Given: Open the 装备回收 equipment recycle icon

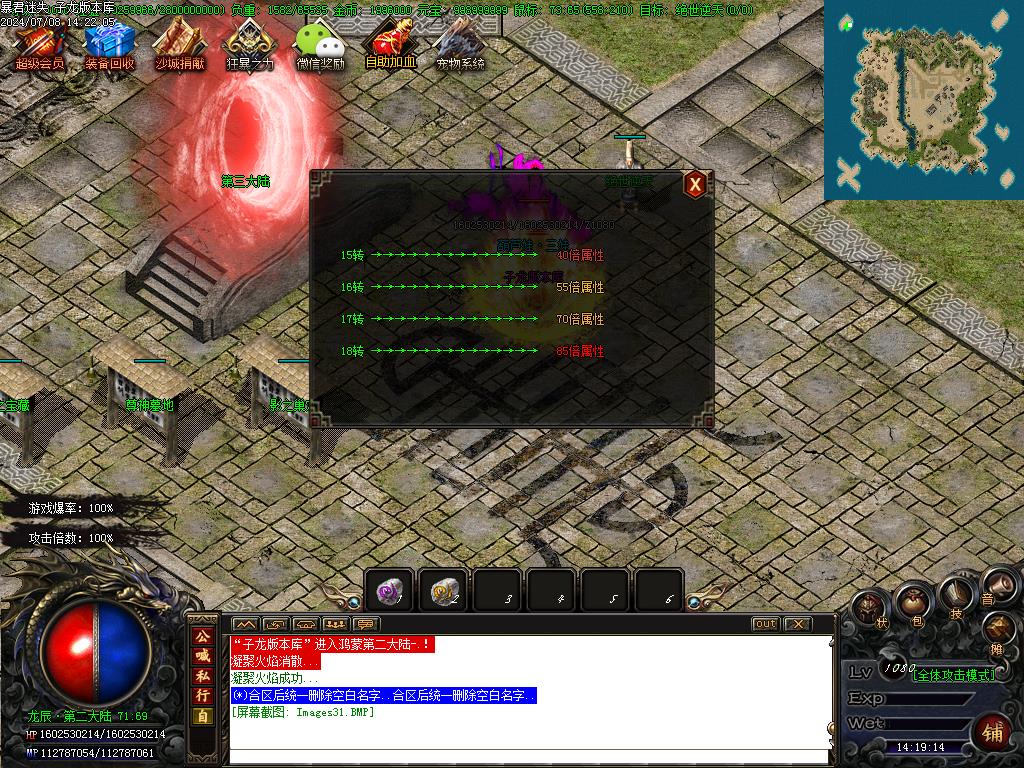Looking at the screenshot, I should coord(110,44).
